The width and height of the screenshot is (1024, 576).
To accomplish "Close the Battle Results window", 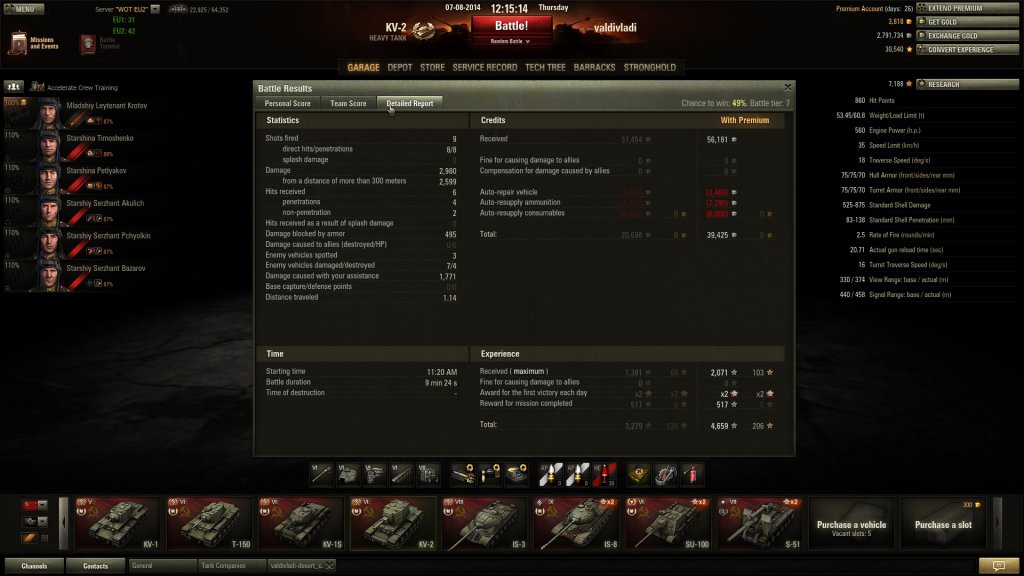I will [788, 88].
